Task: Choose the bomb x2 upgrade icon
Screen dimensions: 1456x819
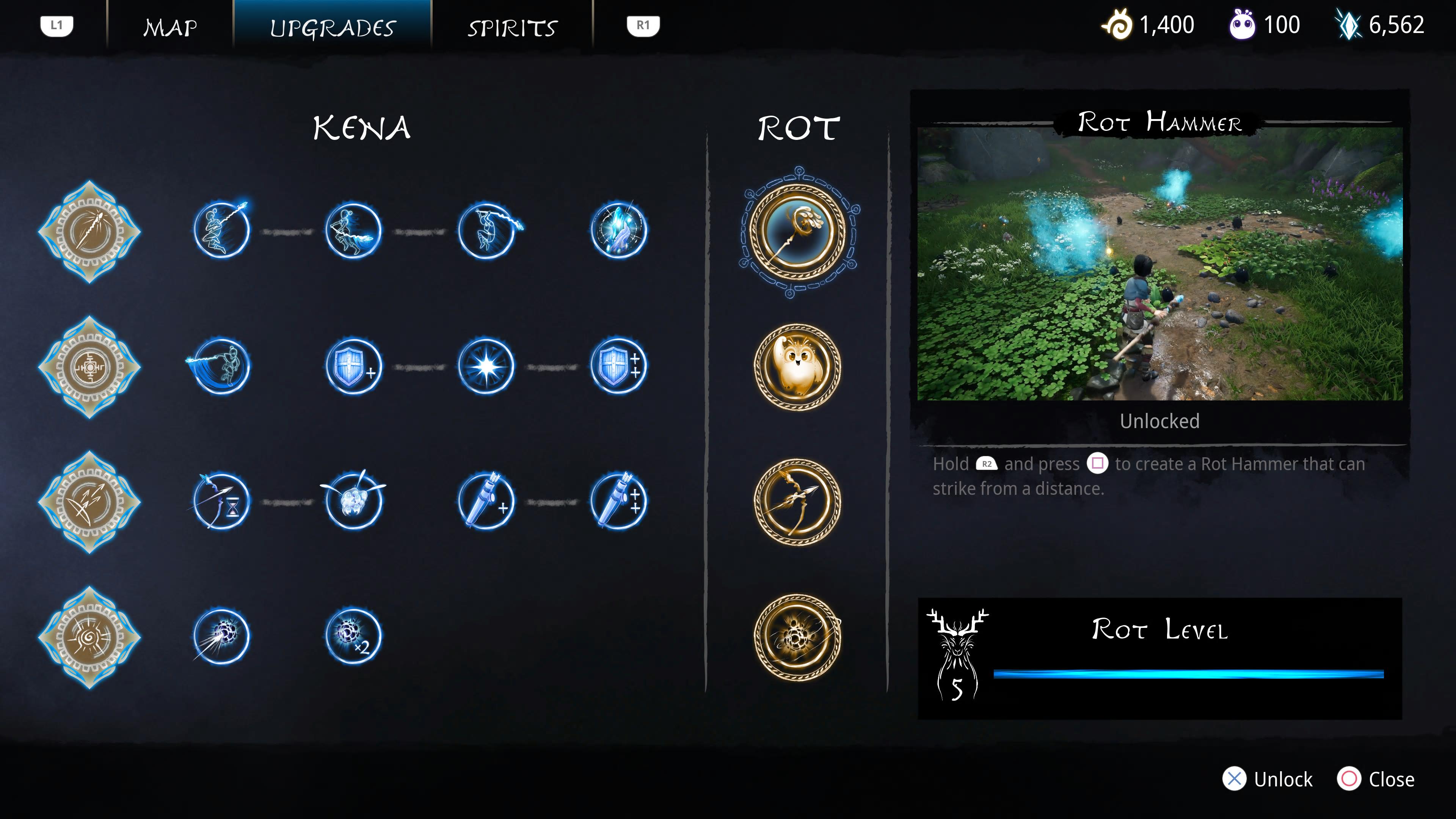Action: coord(354,637)
